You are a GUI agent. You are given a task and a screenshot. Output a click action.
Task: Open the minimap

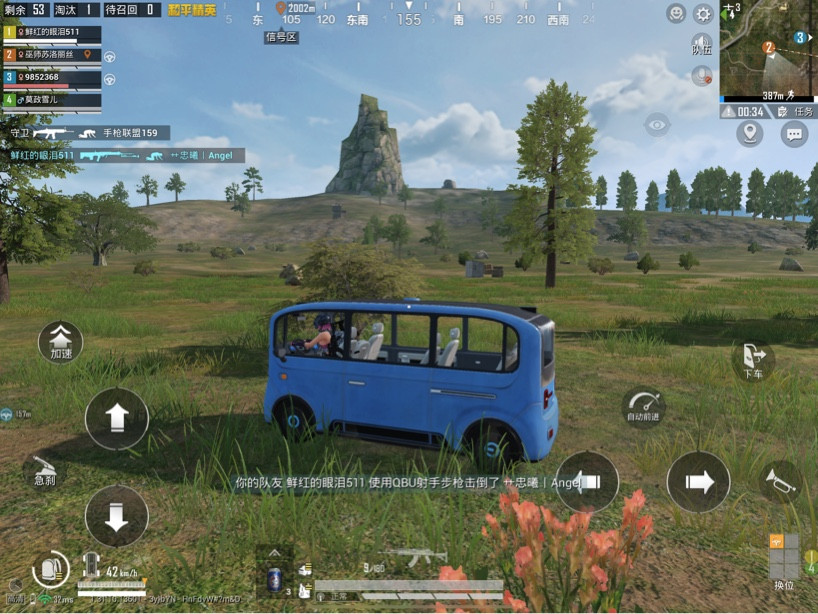(767, 50)
